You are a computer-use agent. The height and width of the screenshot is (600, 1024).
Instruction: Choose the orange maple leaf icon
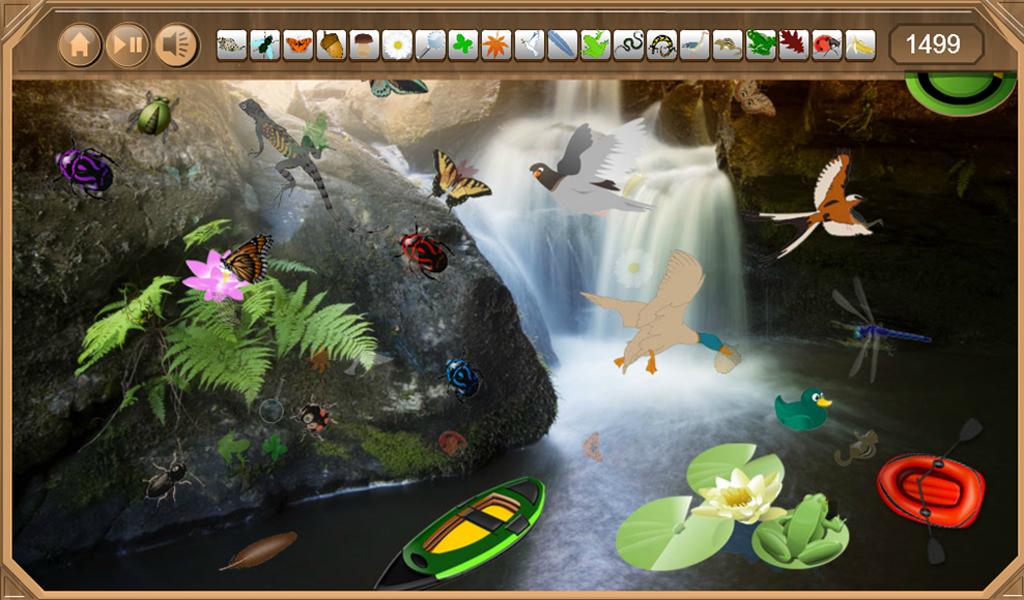pos(496,45)
